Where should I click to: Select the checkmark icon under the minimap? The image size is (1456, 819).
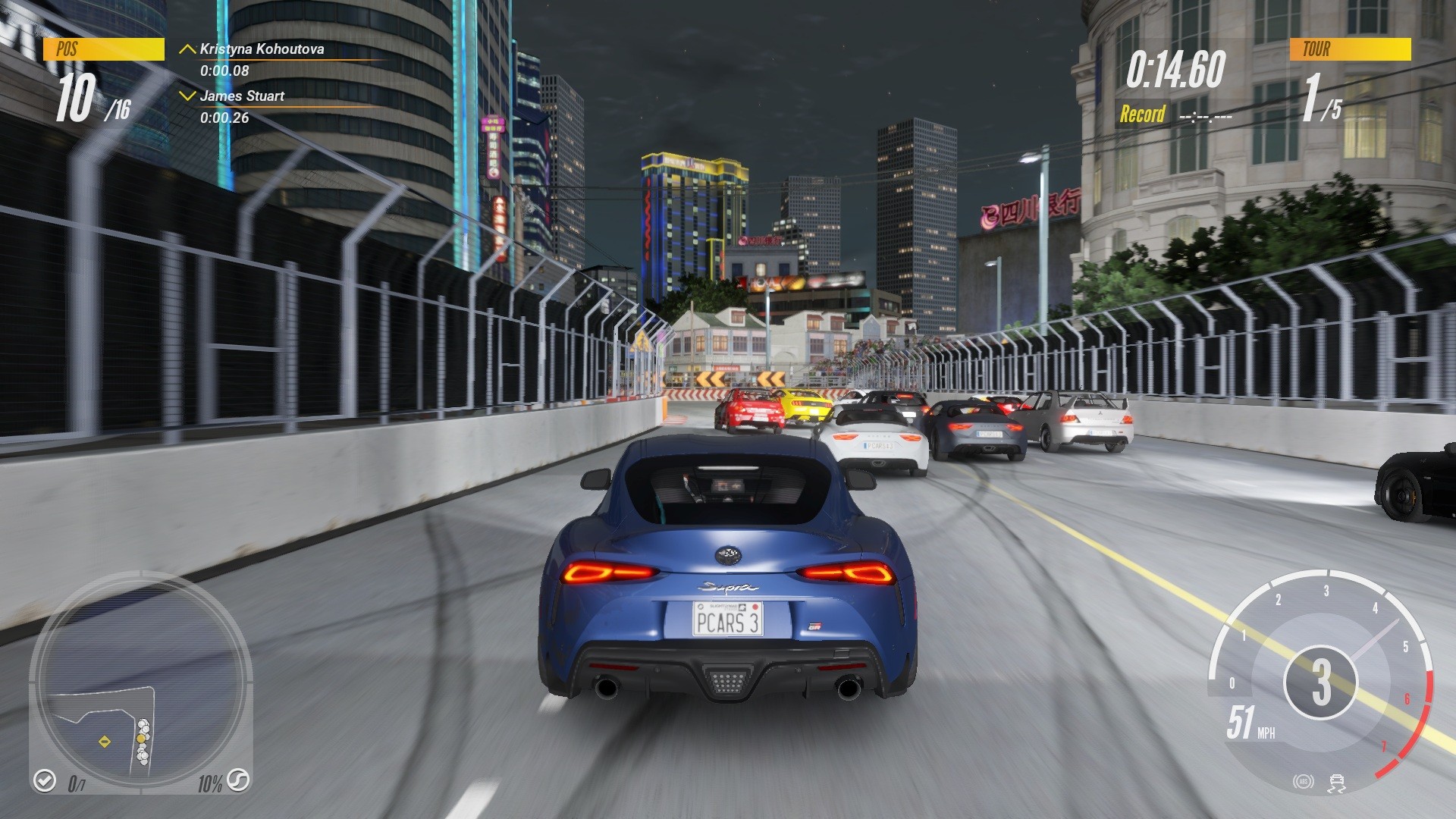pyautogui.click(x=45, y=781)
